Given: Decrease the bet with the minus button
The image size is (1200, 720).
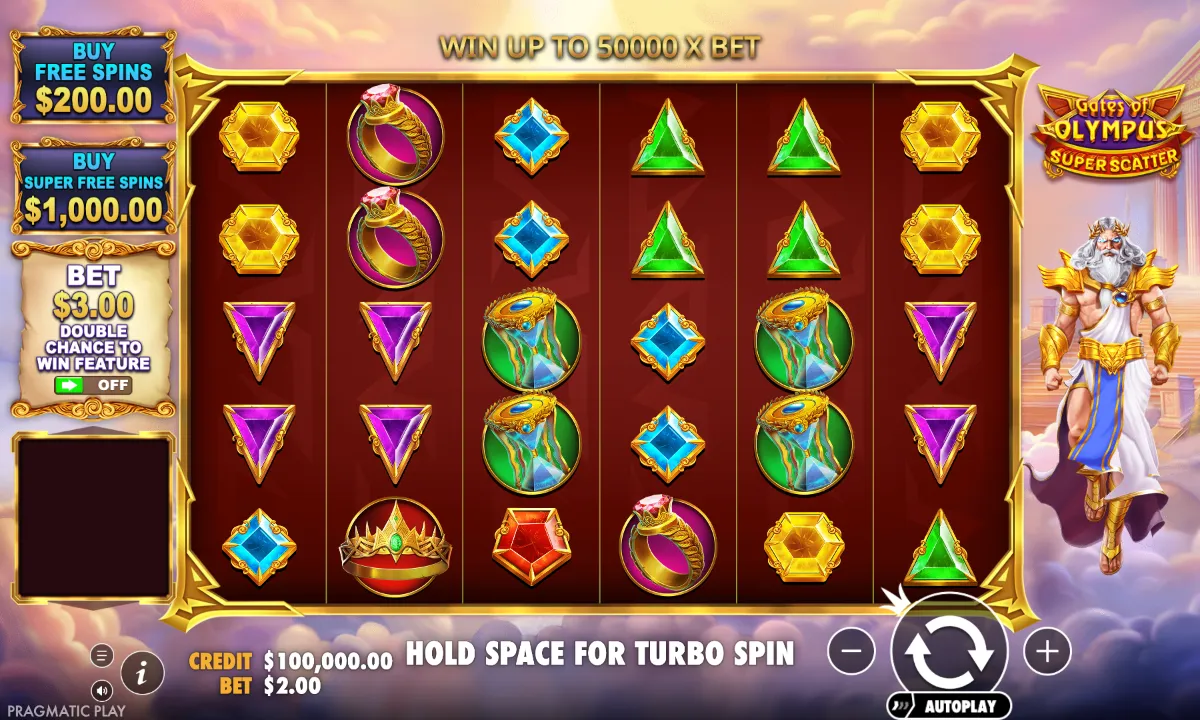Looking at the screenshot, I should 851,651.
